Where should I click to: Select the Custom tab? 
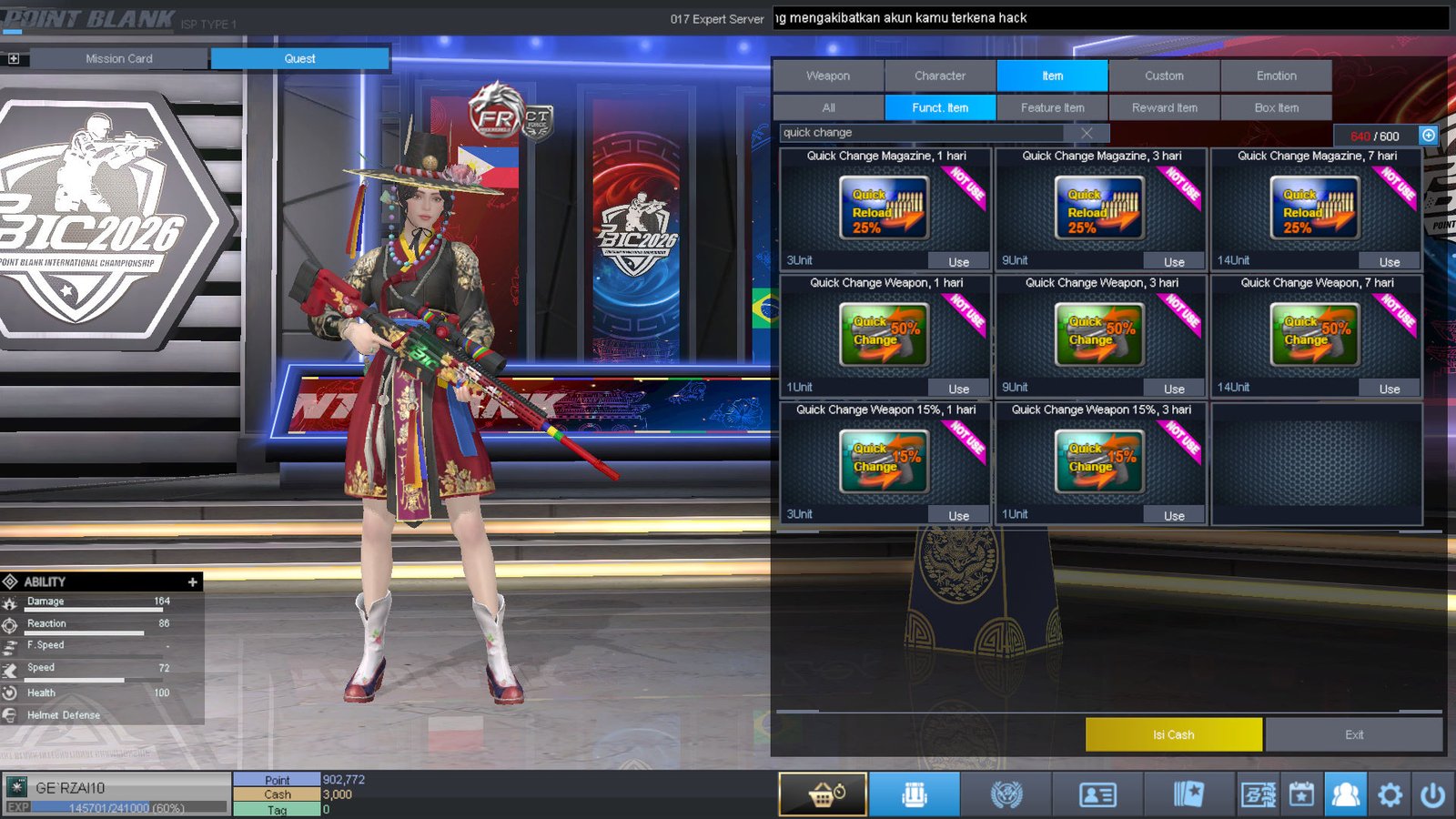(x=1164, y=76)
